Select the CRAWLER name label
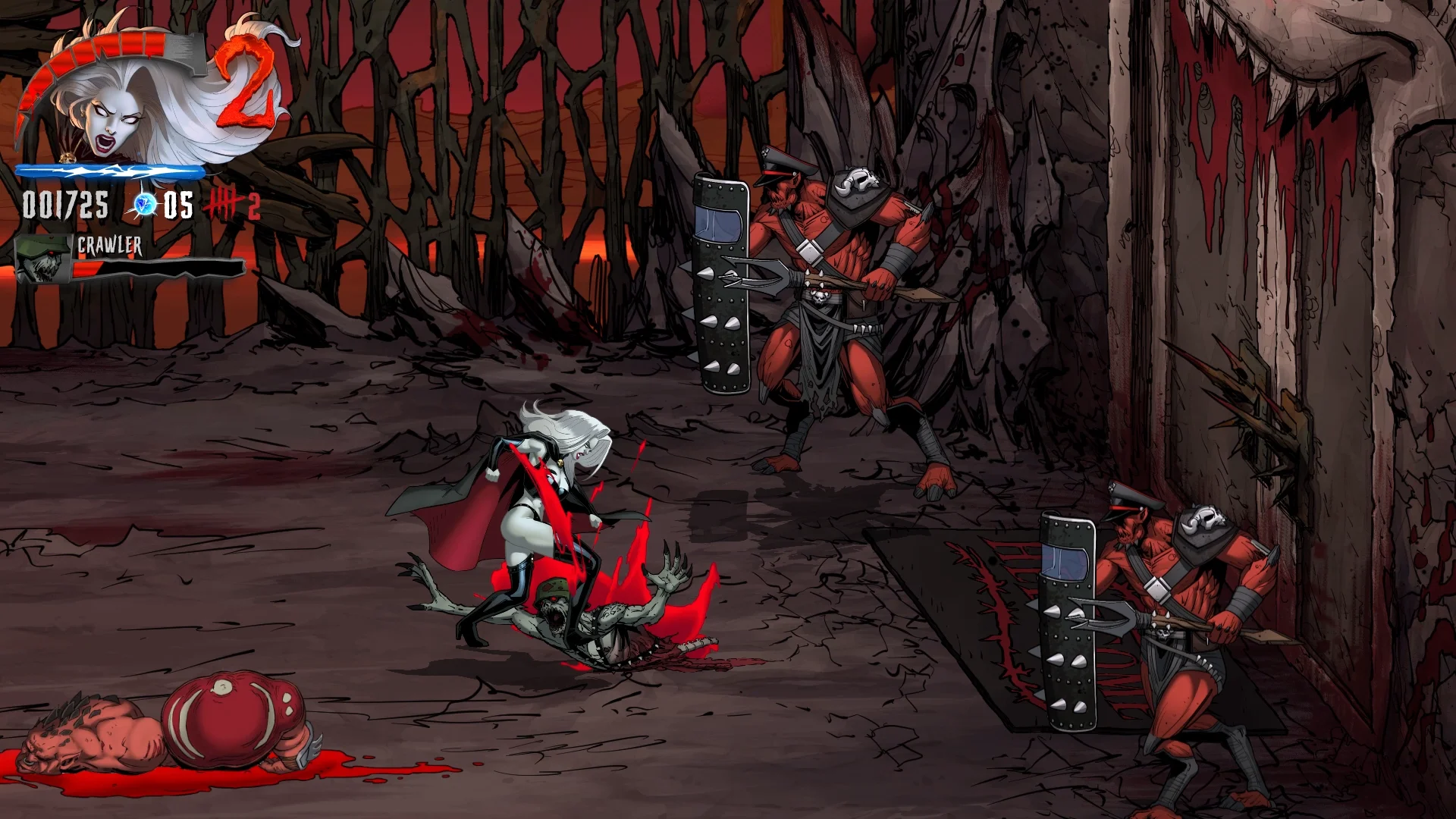 coord(108,245)
